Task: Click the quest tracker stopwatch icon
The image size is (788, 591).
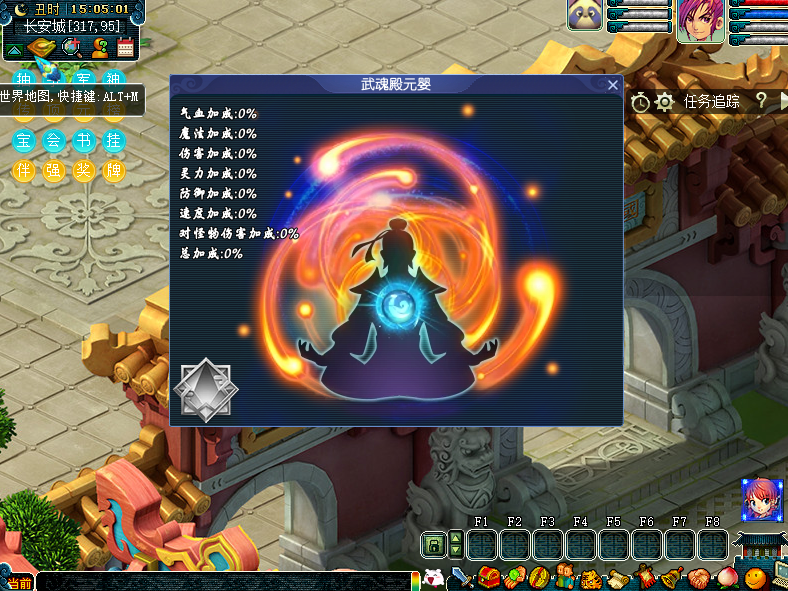Action: pyautogui.click(x=641, y=101)
